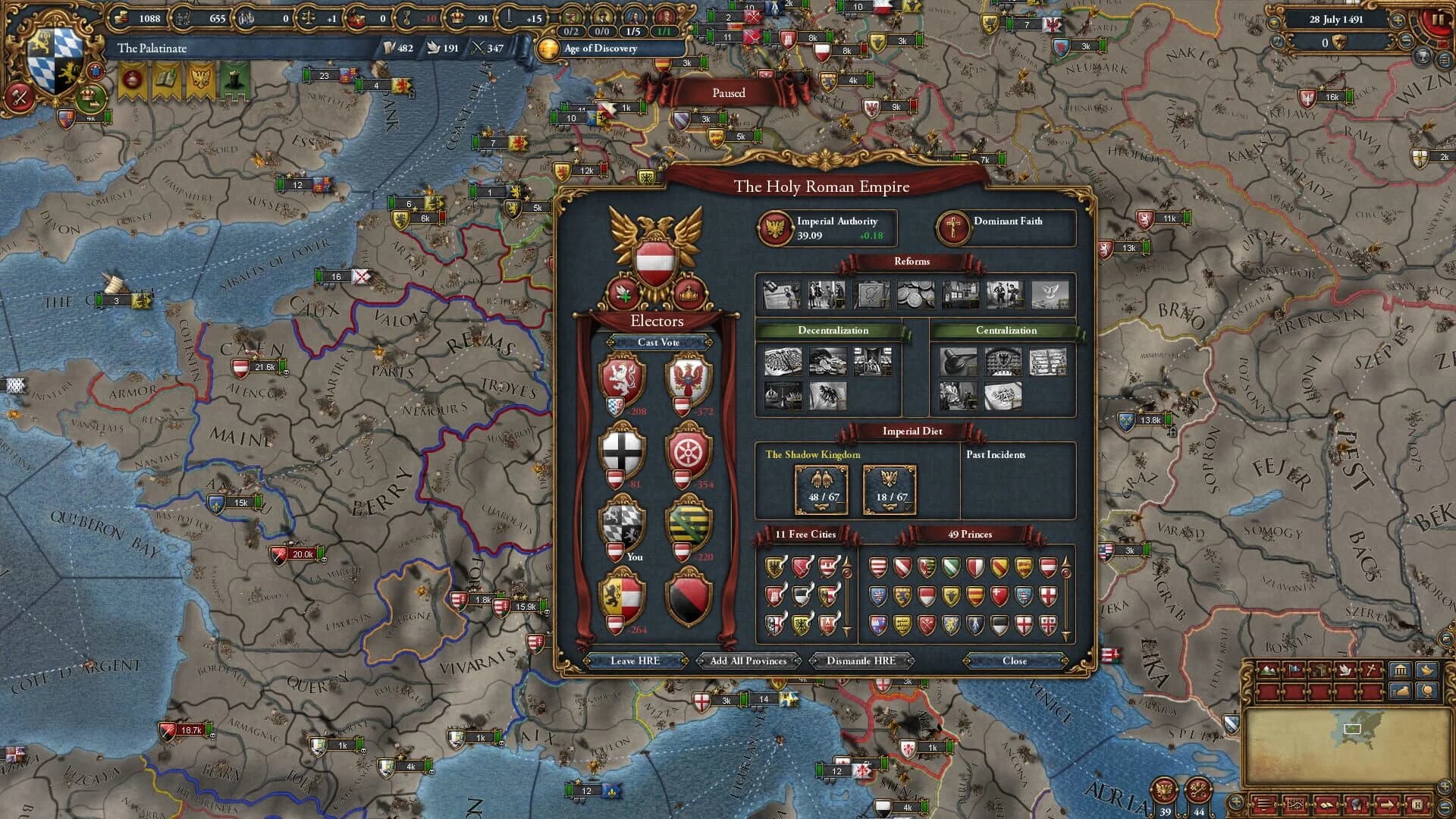Viewport: 1456px width, 819px height.
Task: Toggle the pause button in the top-right corner
Action: point(1439,19)
